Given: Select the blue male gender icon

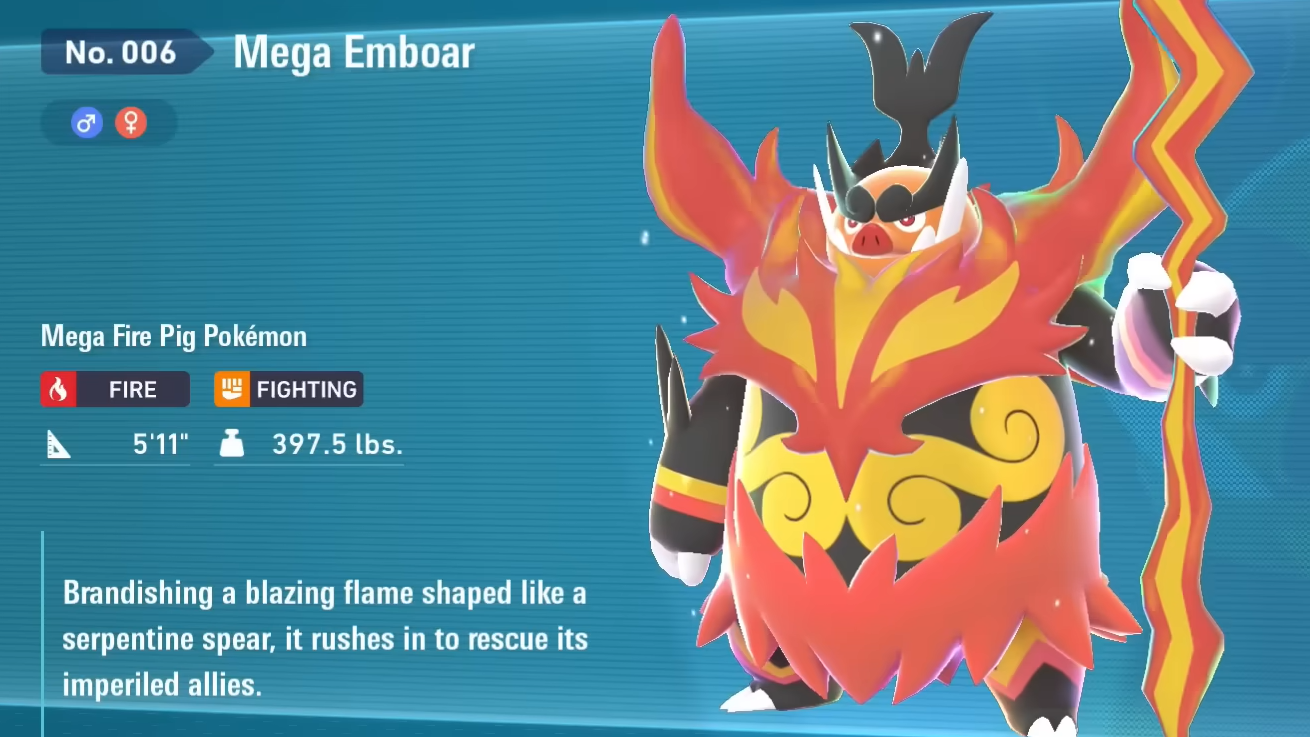Looking at the screenshot, I should click(x=87, y=123).
